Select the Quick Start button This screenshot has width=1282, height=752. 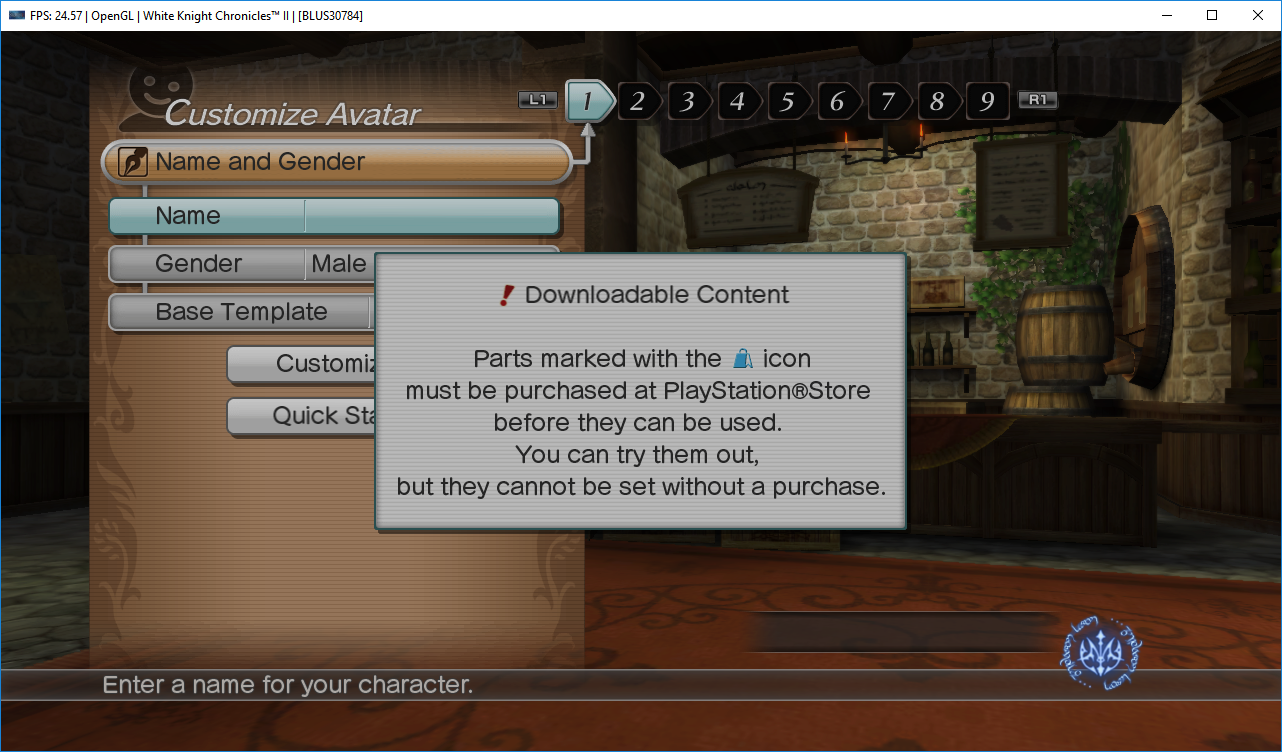tap(300, 416)
